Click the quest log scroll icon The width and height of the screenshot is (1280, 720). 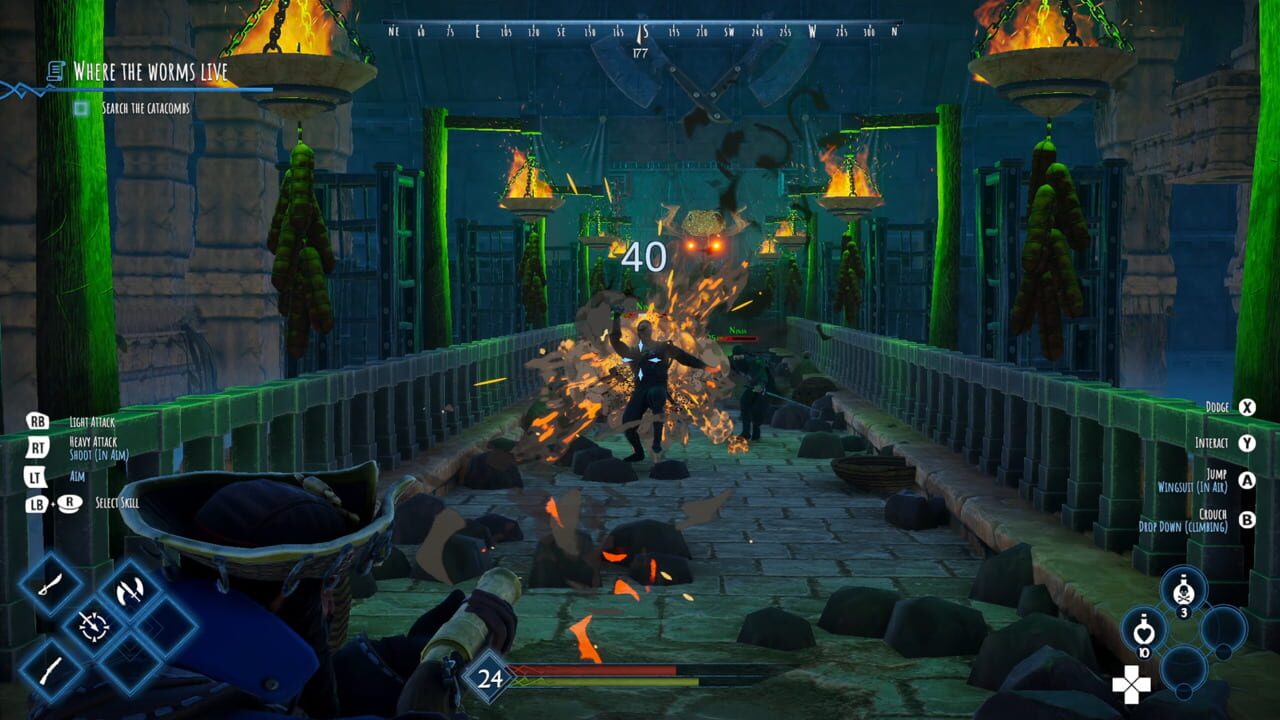pyautogui.click(x=53, y=70)
